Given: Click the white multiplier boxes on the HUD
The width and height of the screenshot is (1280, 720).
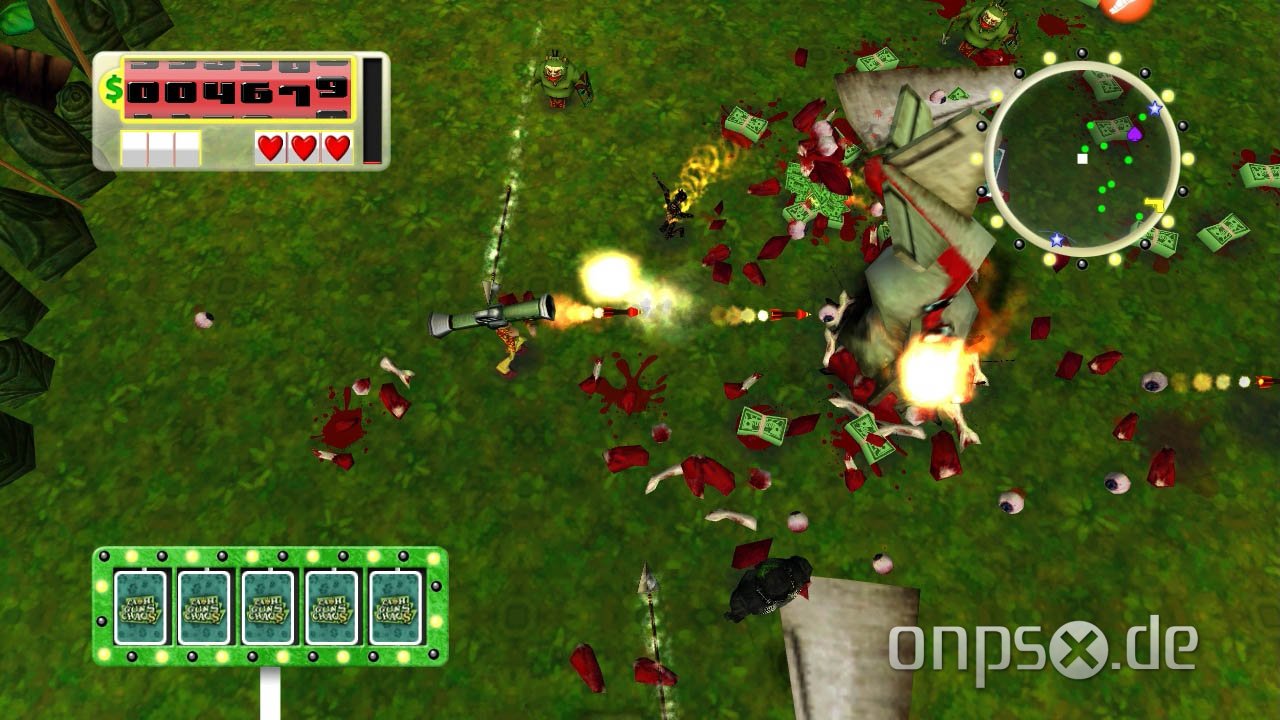Looking at the screenshot, I should tap(160, 148).
